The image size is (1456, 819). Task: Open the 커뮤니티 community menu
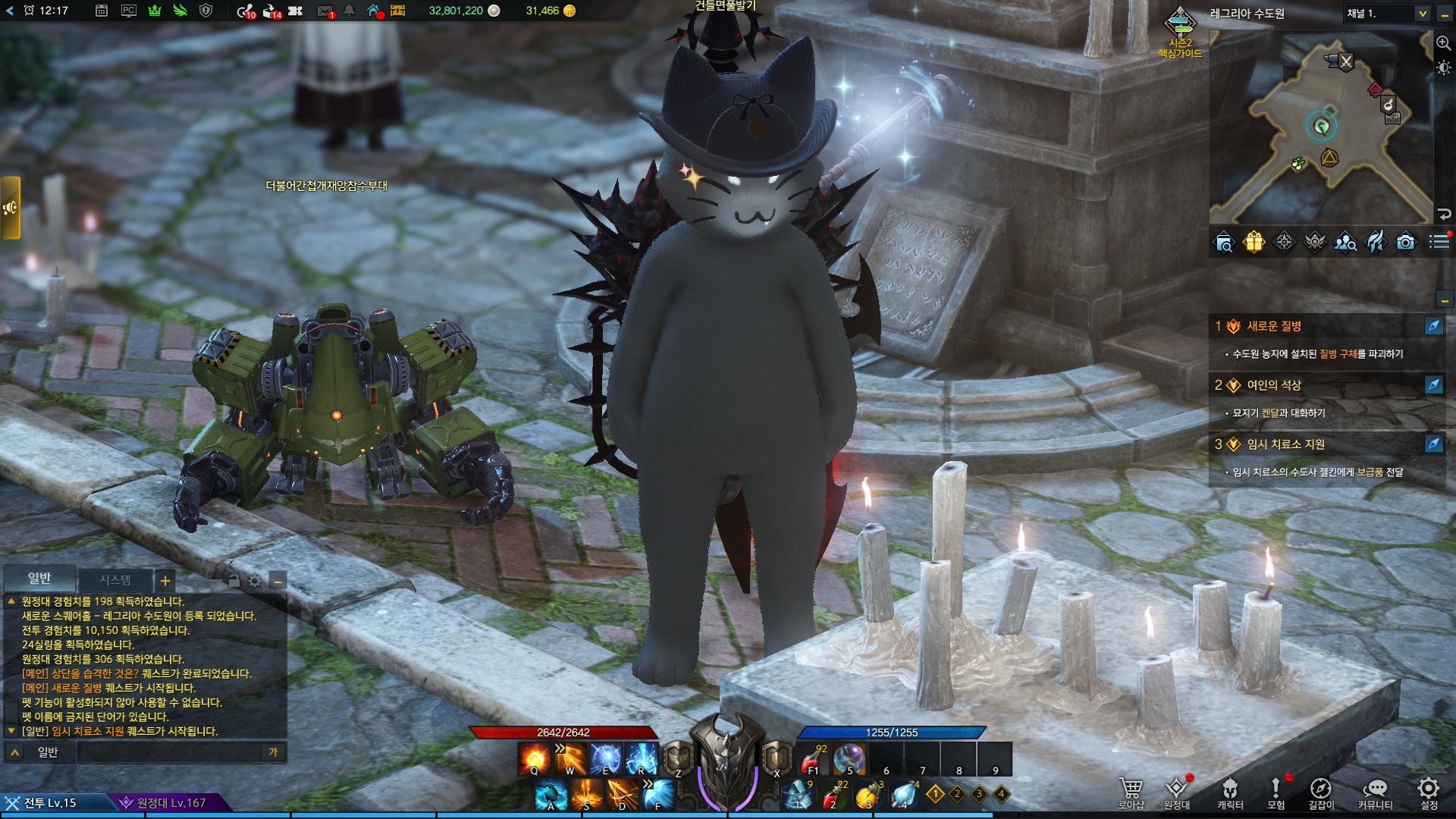(1375, 792)
